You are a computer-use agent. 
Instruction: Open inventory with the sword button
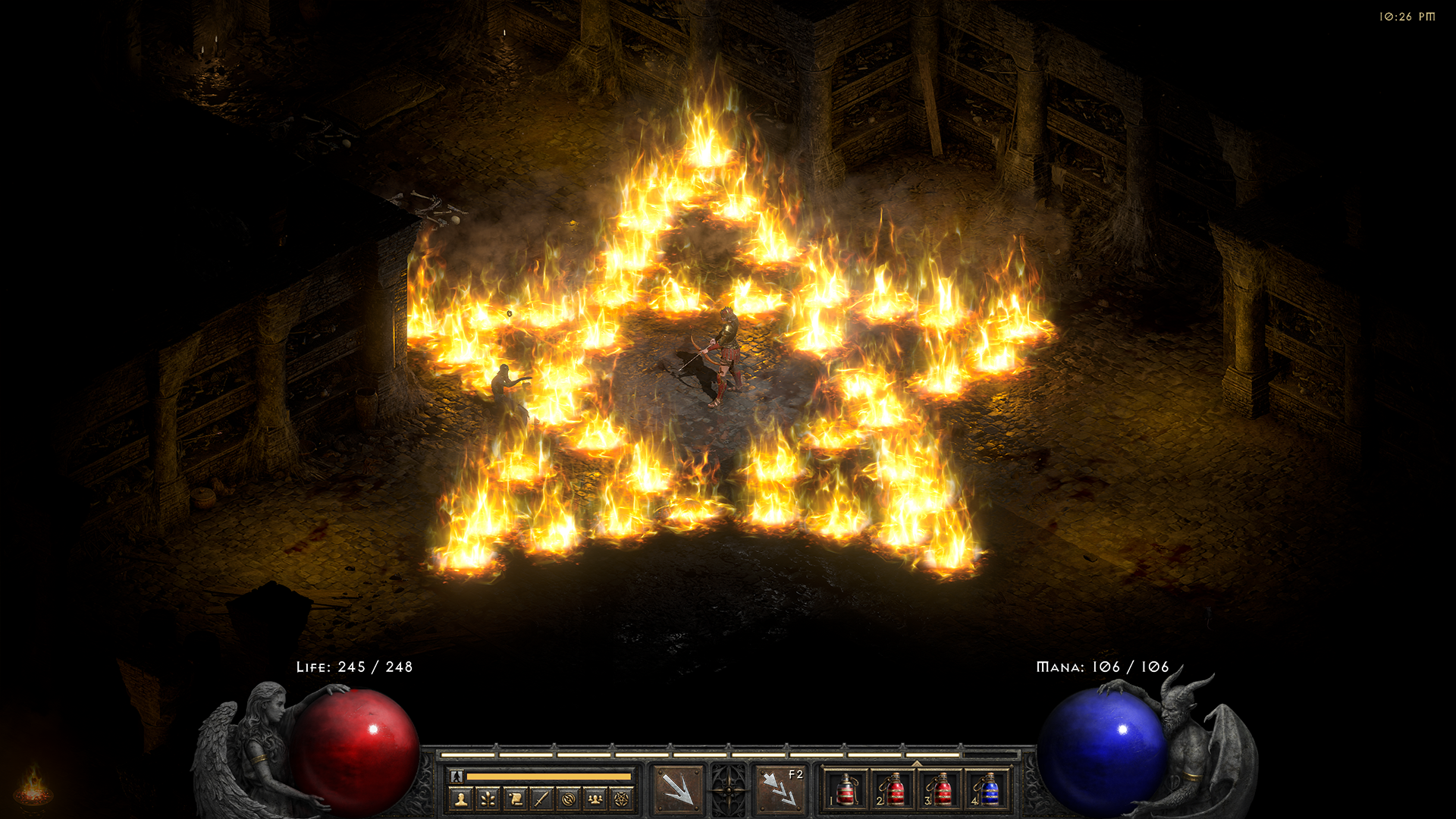click(541, 799)
